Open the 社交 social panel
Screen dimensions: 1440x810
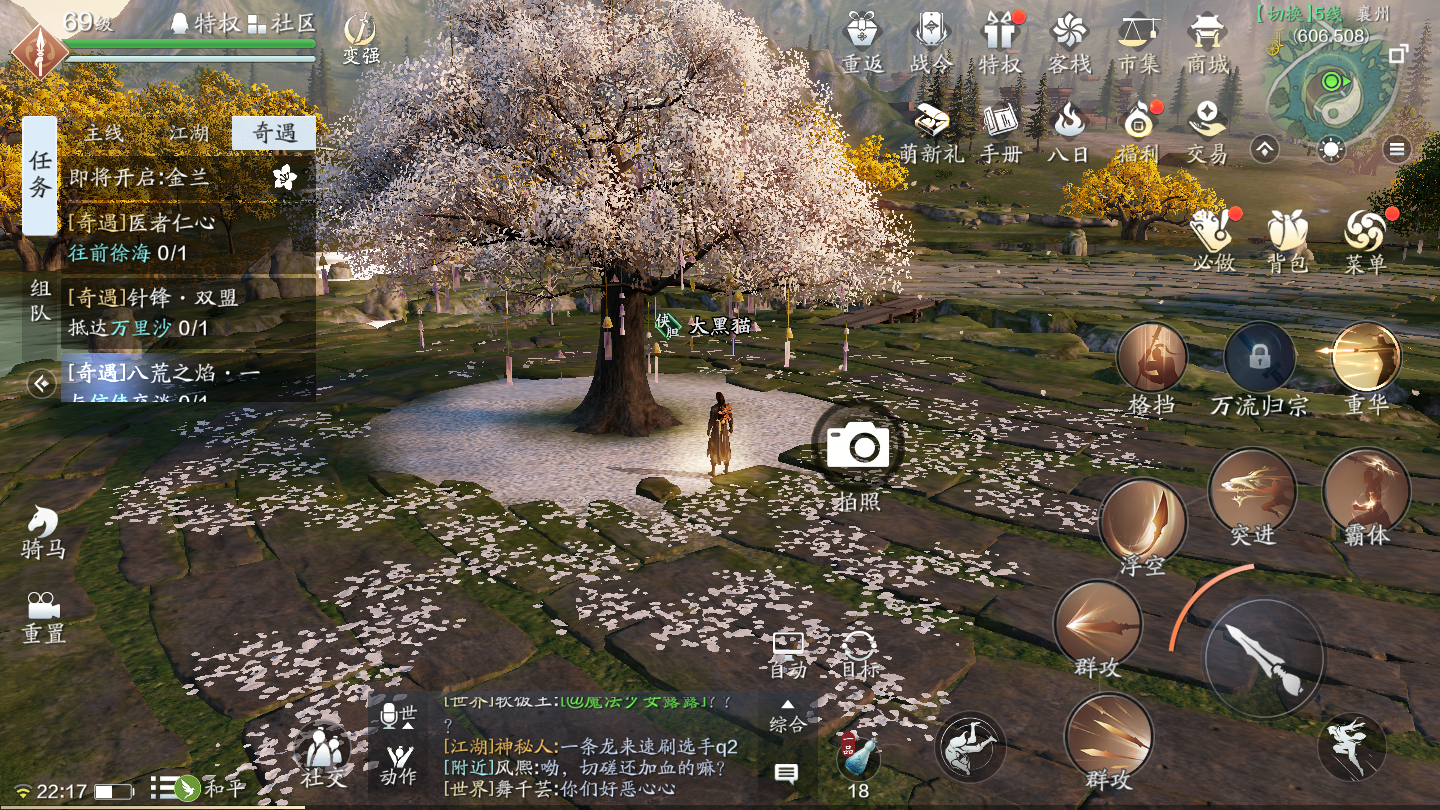(322, 755)
